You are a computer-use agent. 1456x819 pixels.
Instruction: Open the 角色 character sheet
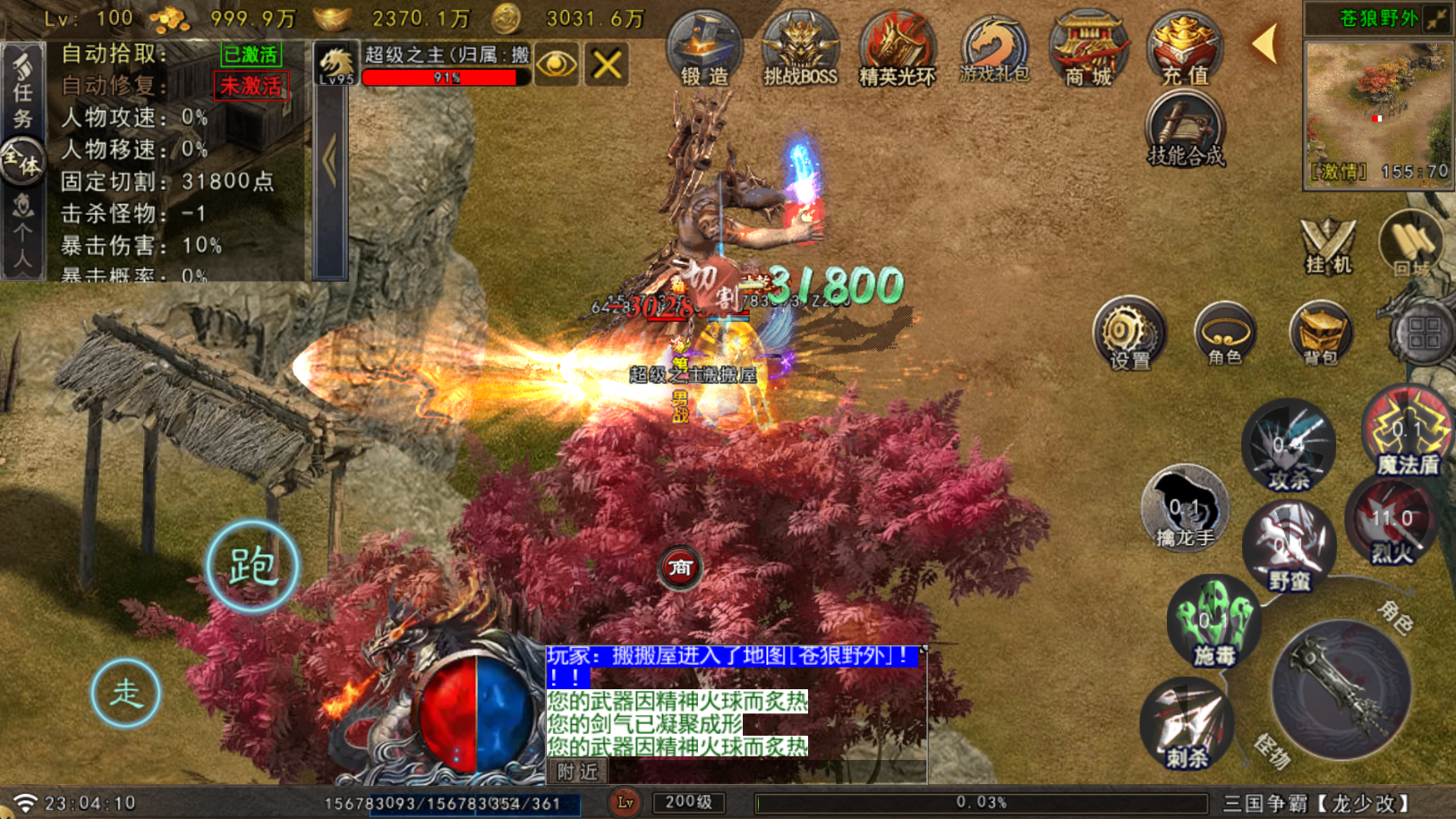point(1224,334)
